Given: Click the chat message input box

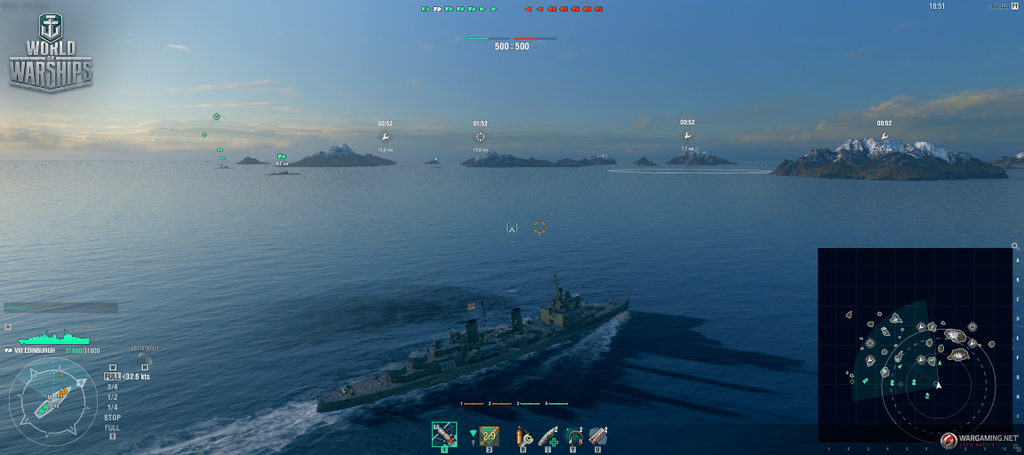Looking at the screenshot, I should pyautogui.click(x=61, y=308).
